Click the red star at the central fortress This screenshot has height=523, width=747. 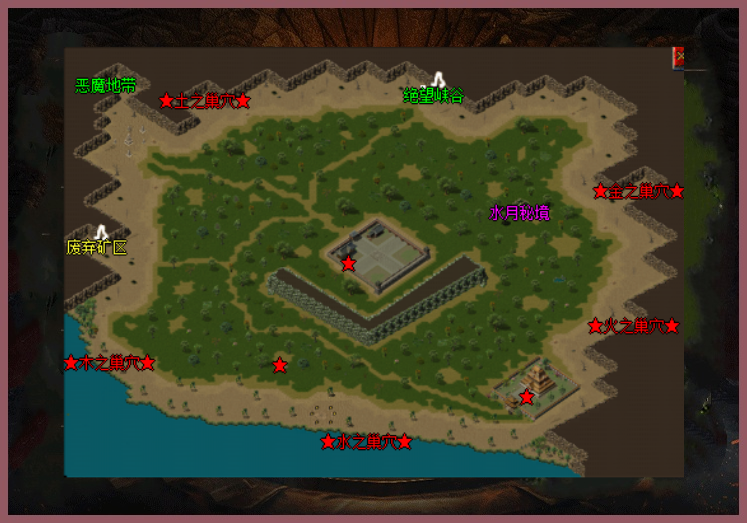(348, 263)
